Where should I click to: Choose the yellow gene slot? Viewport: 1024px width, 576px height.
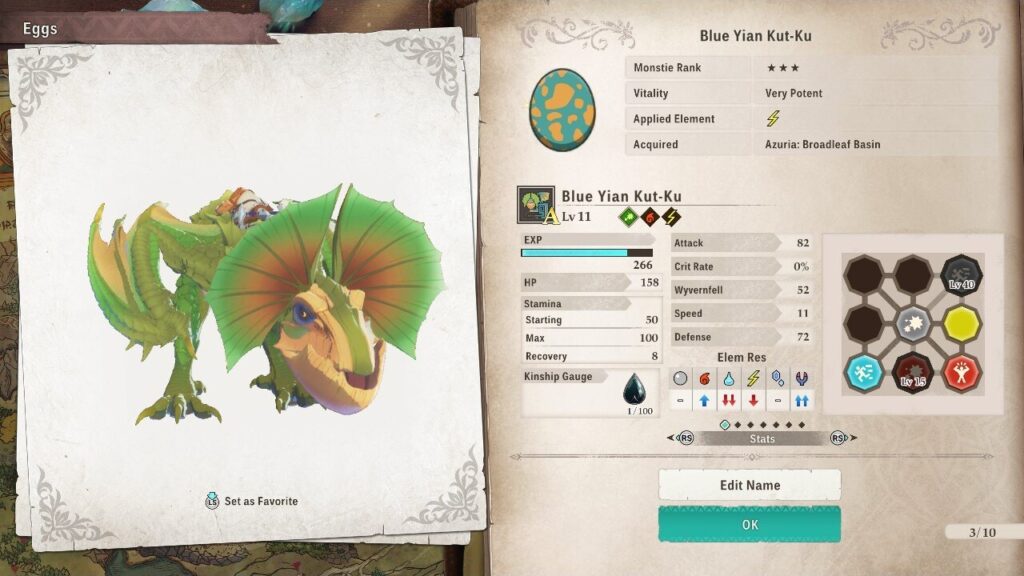click(961, 323)
